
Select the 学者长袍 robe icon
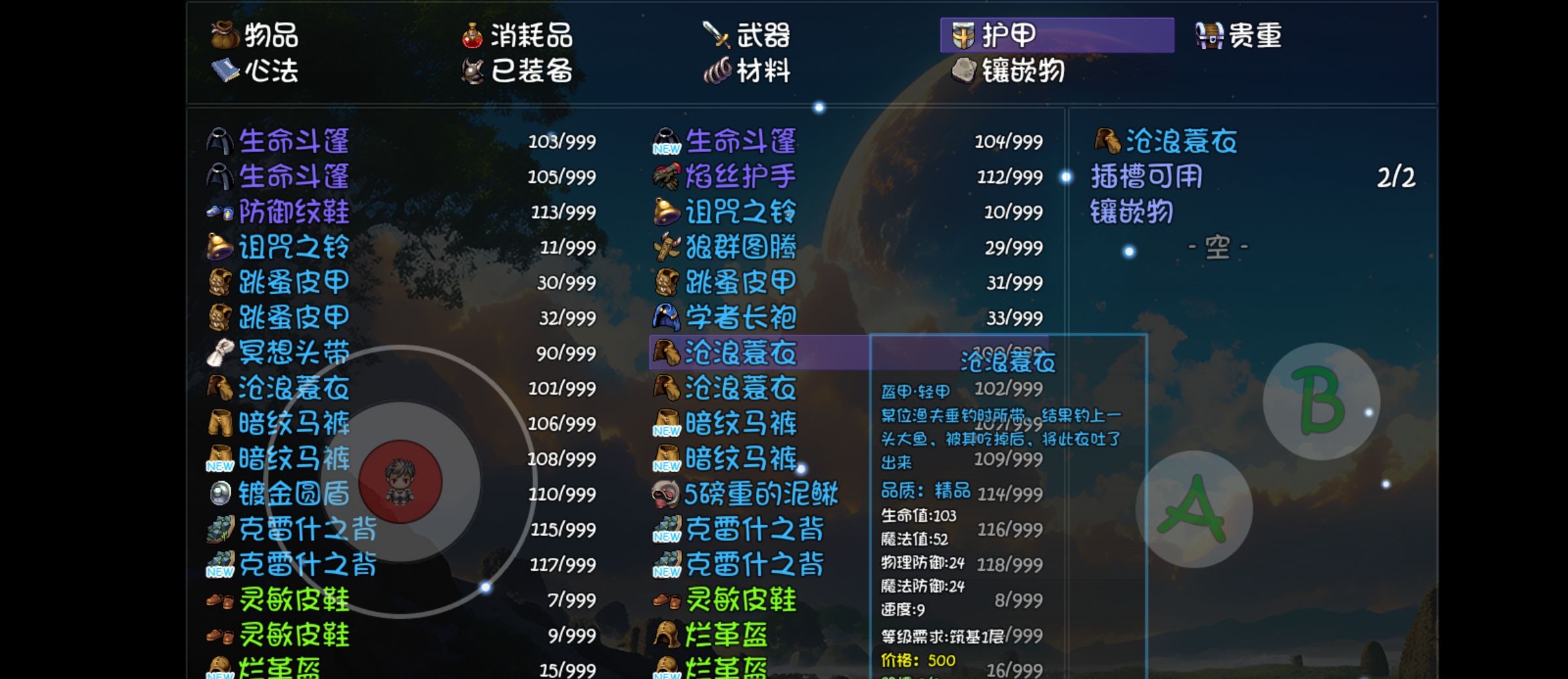coord(665,317)
